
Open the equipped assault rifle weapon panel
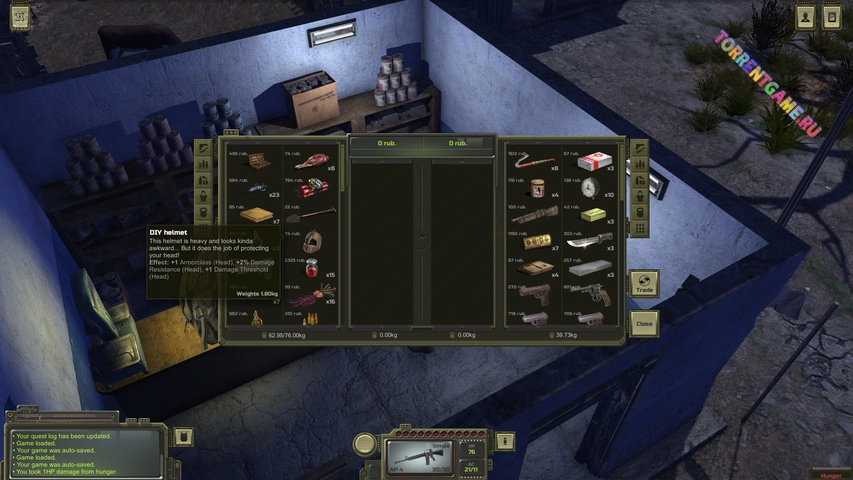[419, 456]
